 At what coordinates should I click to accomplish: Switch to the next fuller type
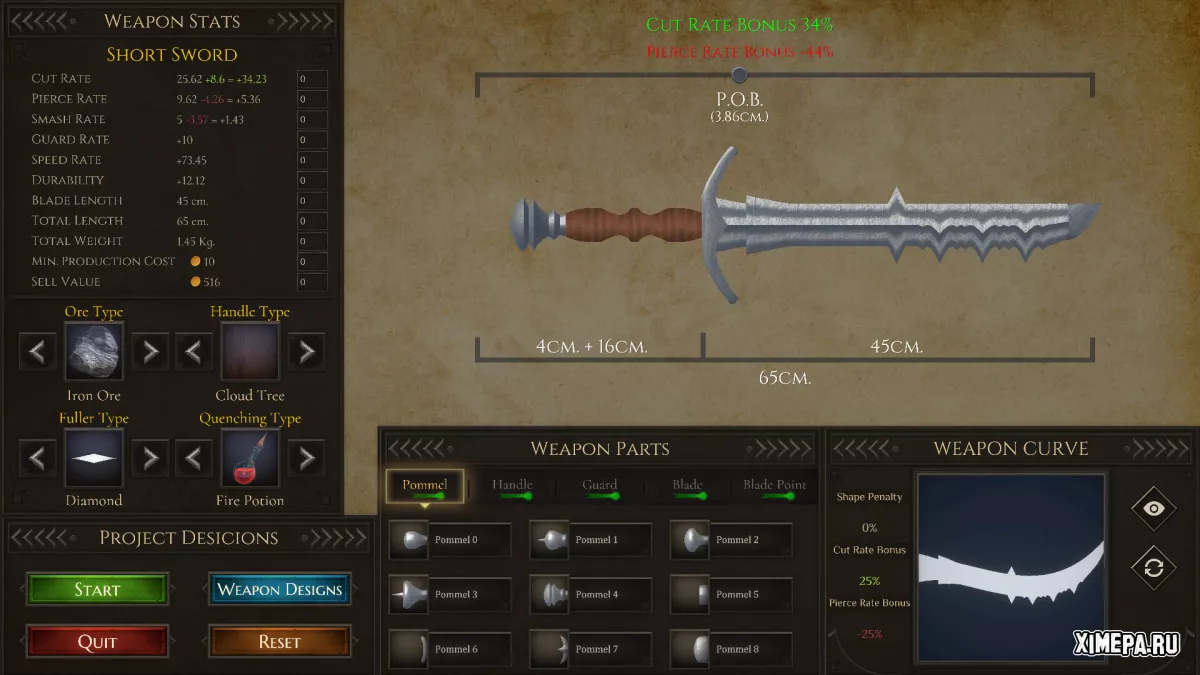point(150,458)
